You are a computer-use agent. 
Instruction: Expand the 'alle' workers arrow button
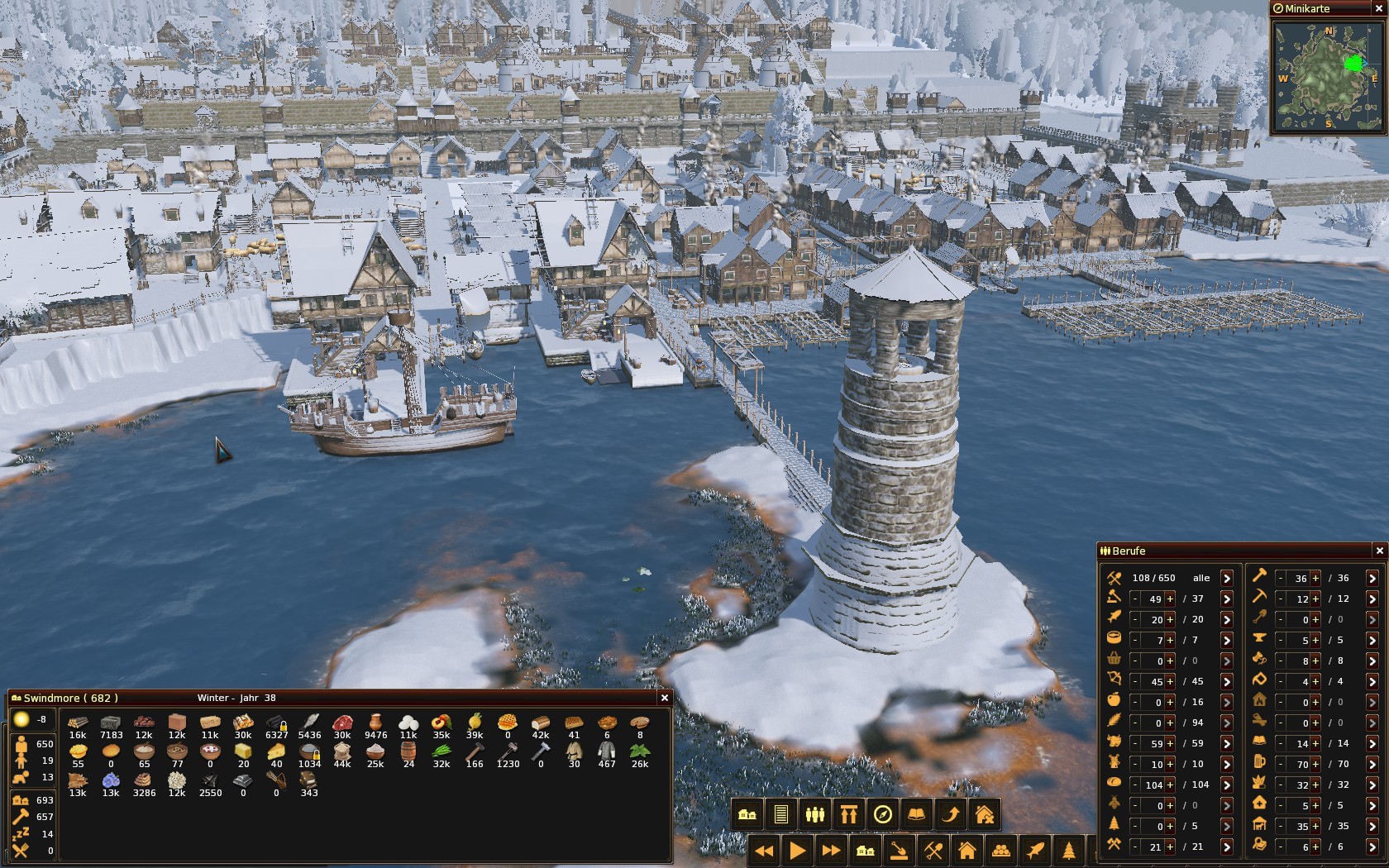(x=1227, y=578)
